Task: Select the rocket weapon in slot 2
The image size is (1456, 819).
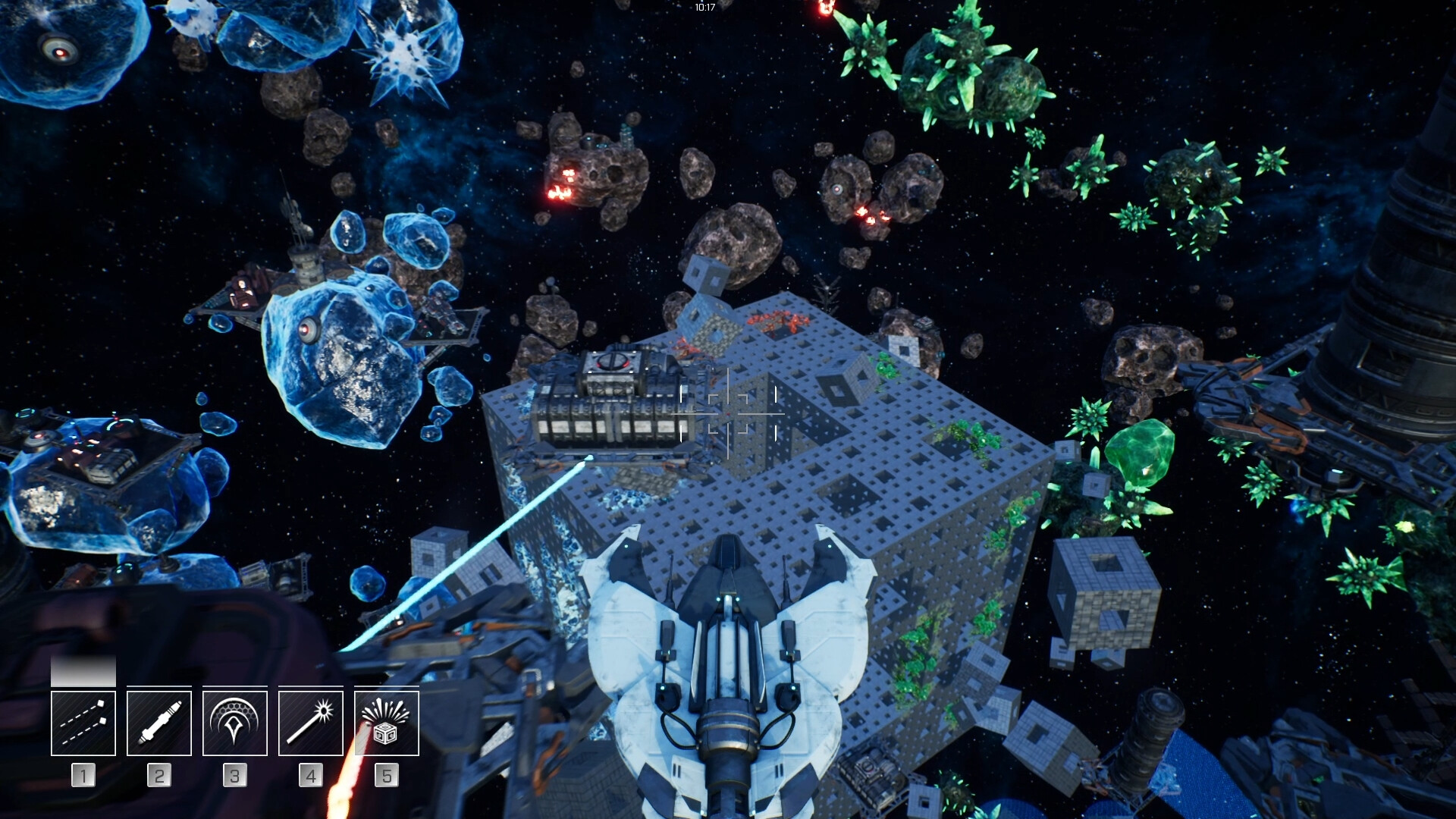Action: click(158, 723)
